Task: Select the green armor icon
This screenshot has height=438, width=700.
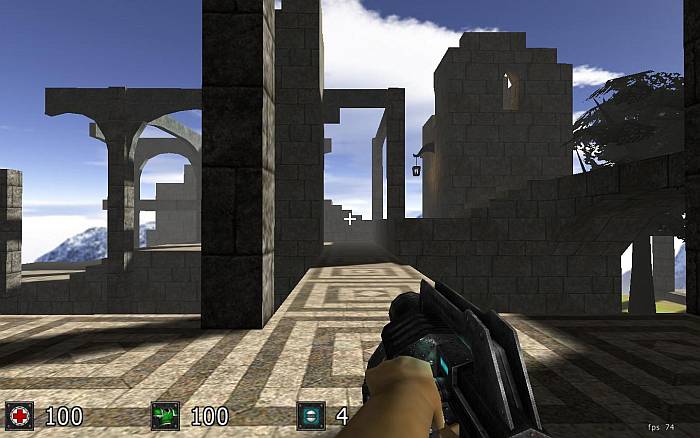Action: click(x=165, y=416)
